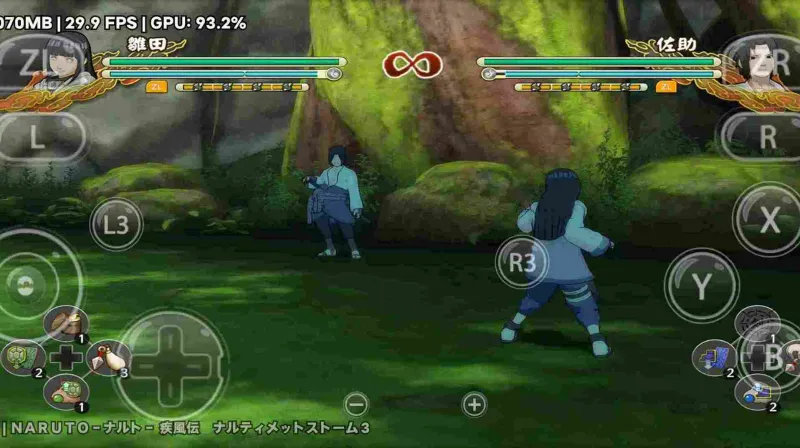Tap the minus button overlay
This screenshot has height=448, width=800.
point(356,405)
